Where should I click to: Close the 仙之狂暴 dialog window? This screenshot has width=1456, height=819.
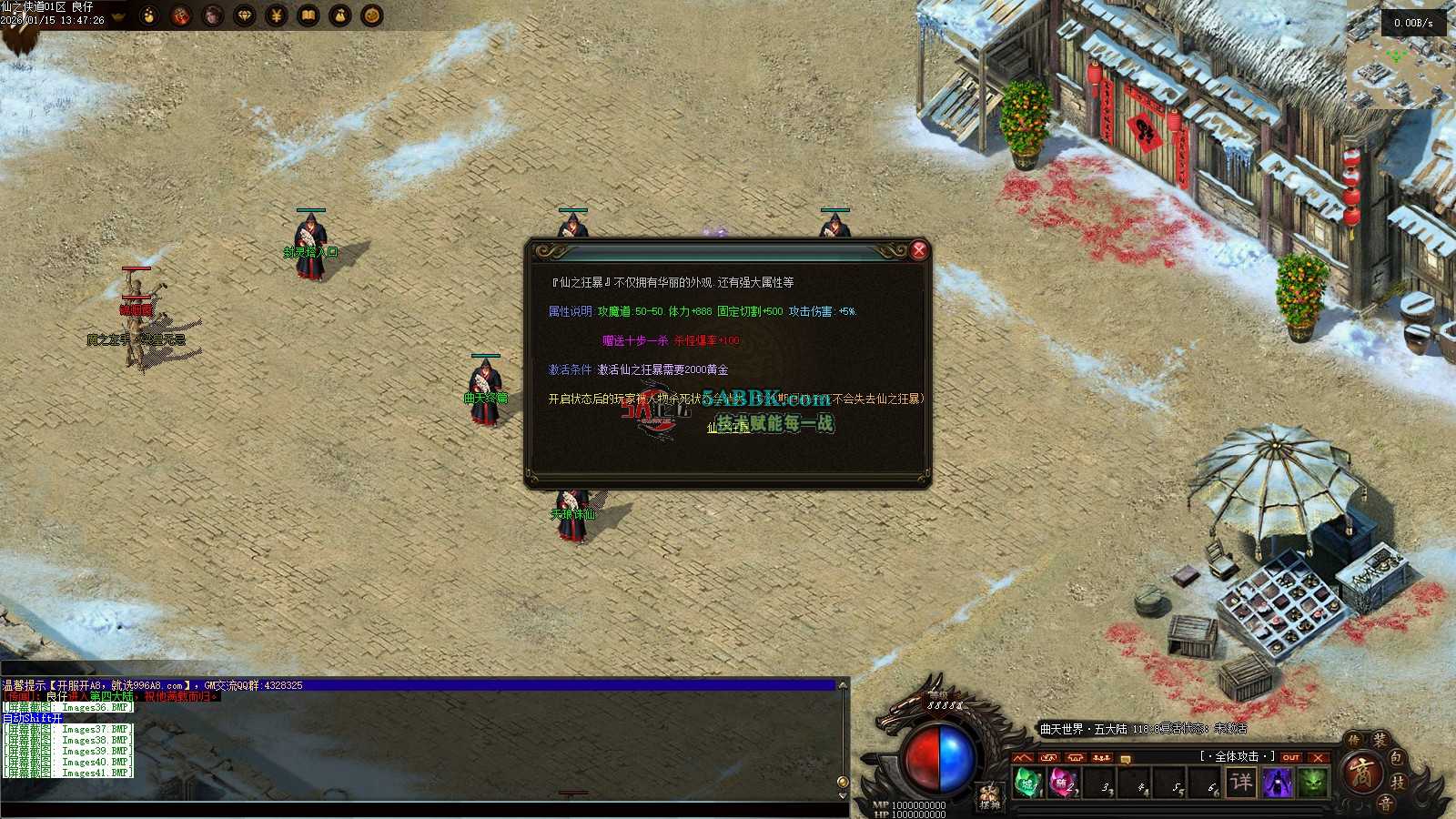pyautogui.click(x=919, y=249)
